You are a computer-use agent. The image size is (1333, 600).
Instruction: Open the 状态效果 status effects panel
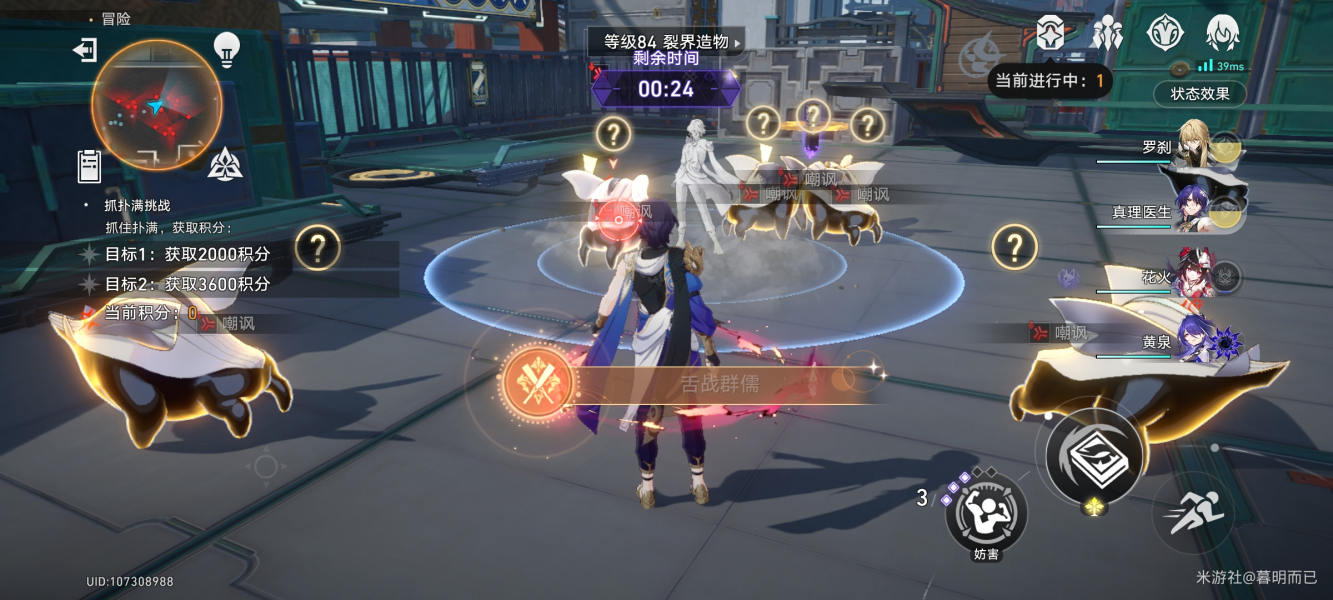click(1199, 94)
